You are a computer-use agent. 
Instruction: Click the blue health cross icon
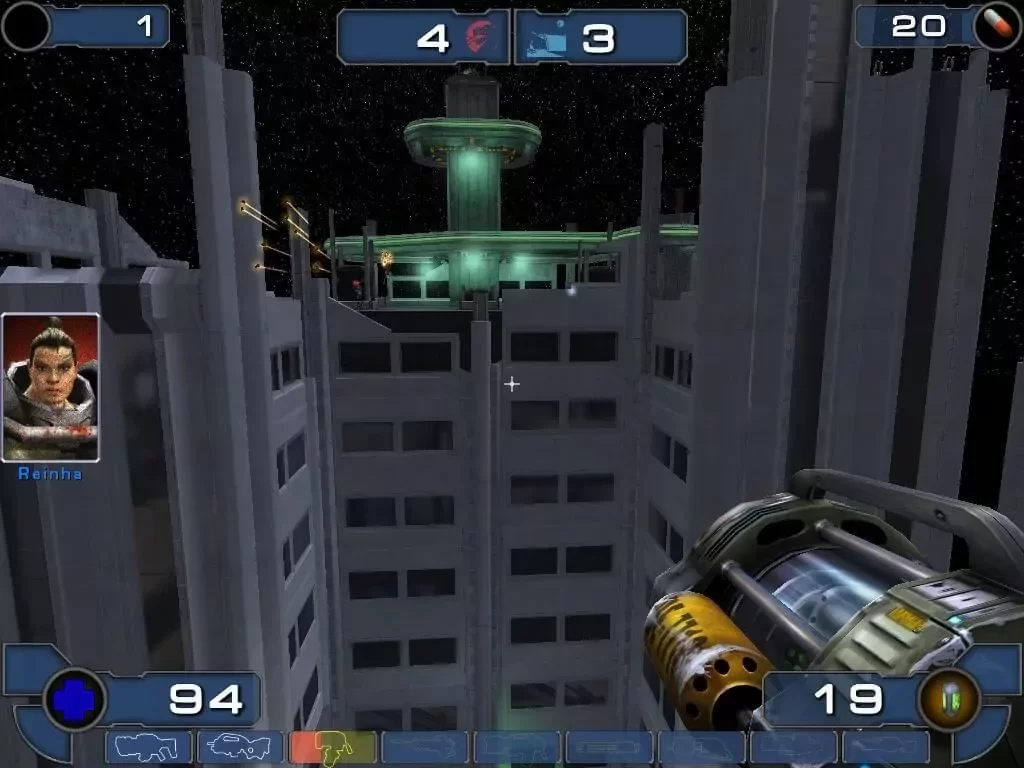(75, 698)
